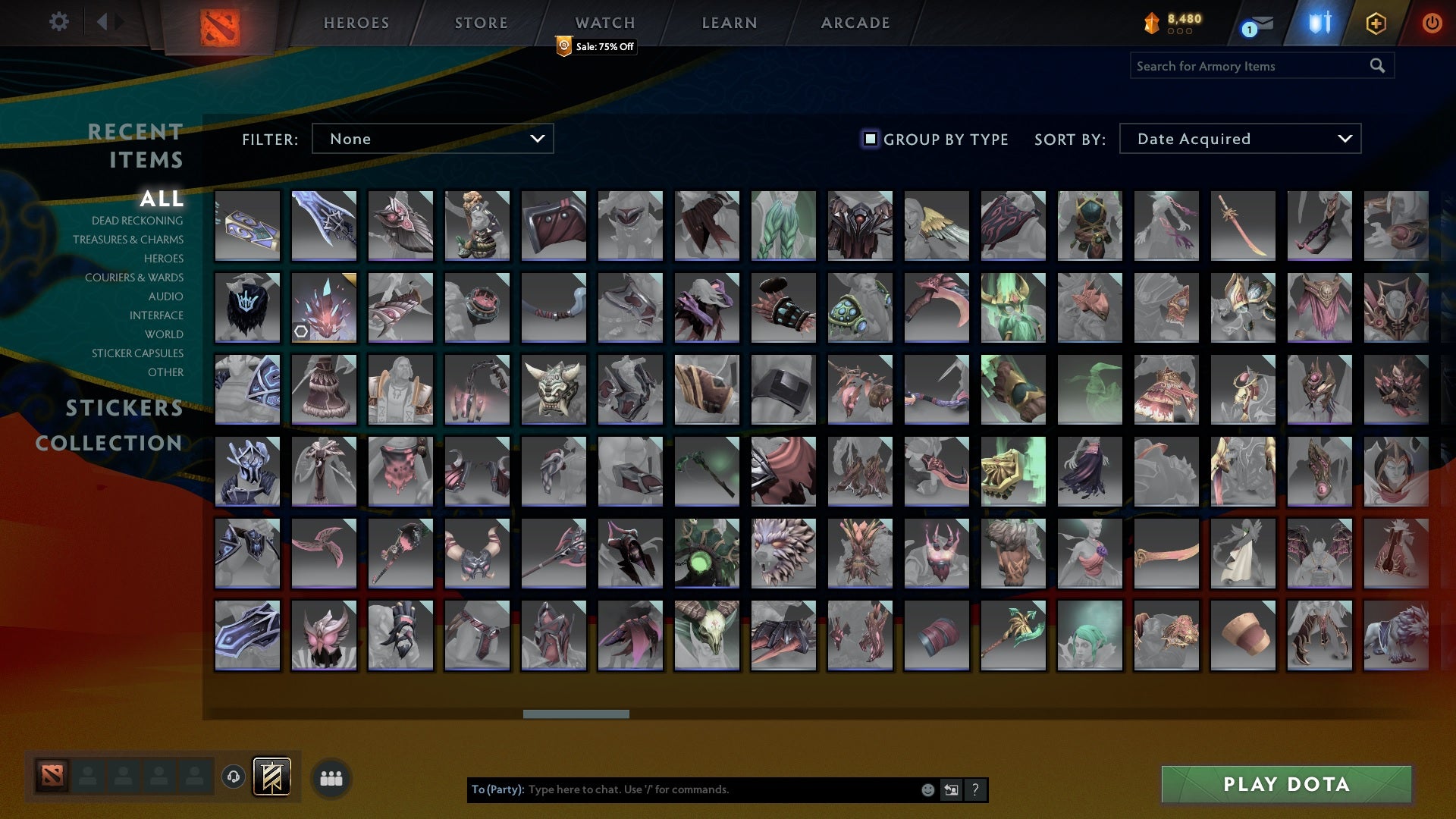The height and width of the screenshot is (819, 1456).
Task: Open the Filter dropdown set to None
Action: [x=432, y=138]
